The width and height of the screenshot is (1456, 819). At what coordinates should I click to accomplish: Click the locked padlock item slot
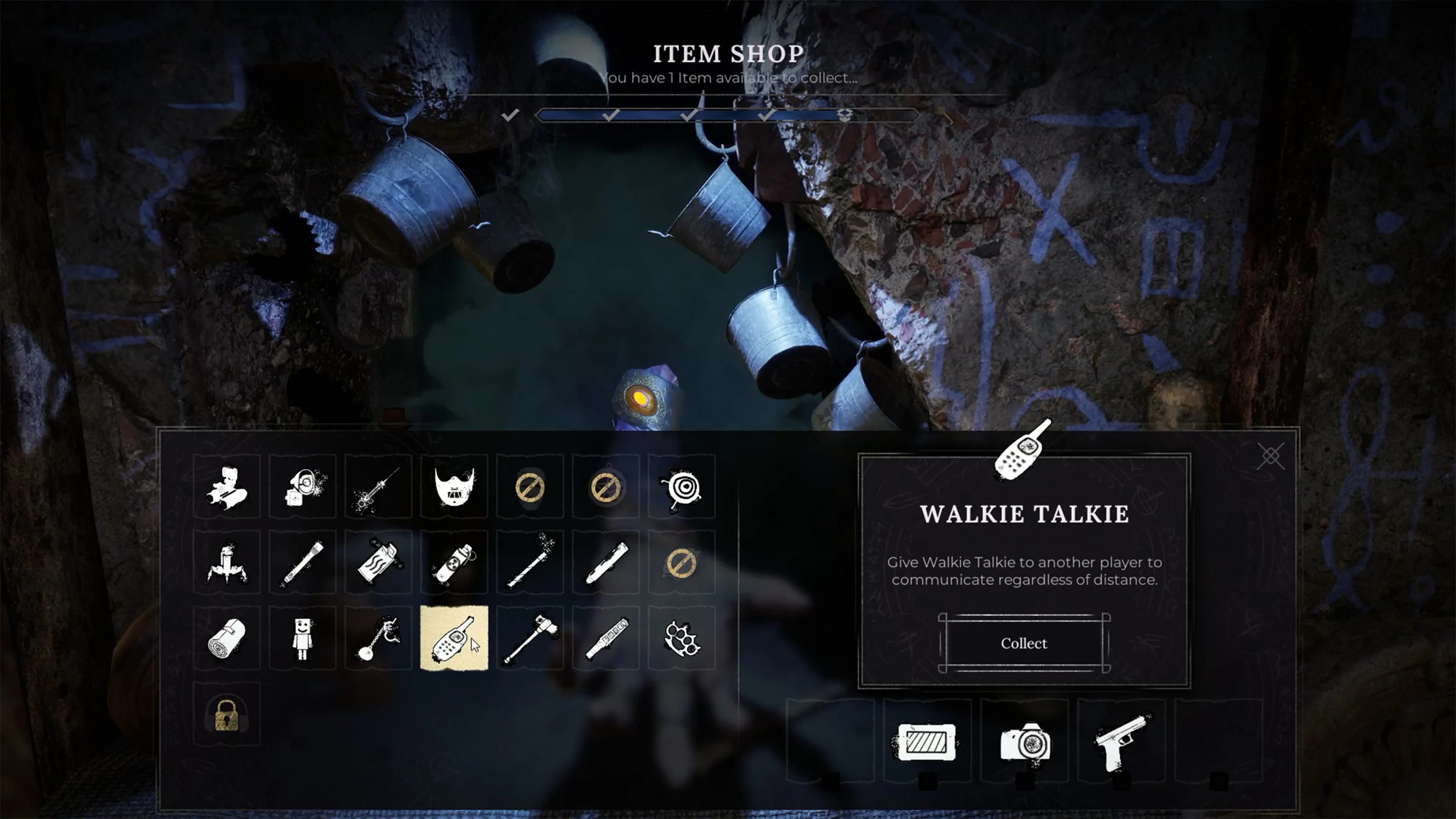(228, 715)
